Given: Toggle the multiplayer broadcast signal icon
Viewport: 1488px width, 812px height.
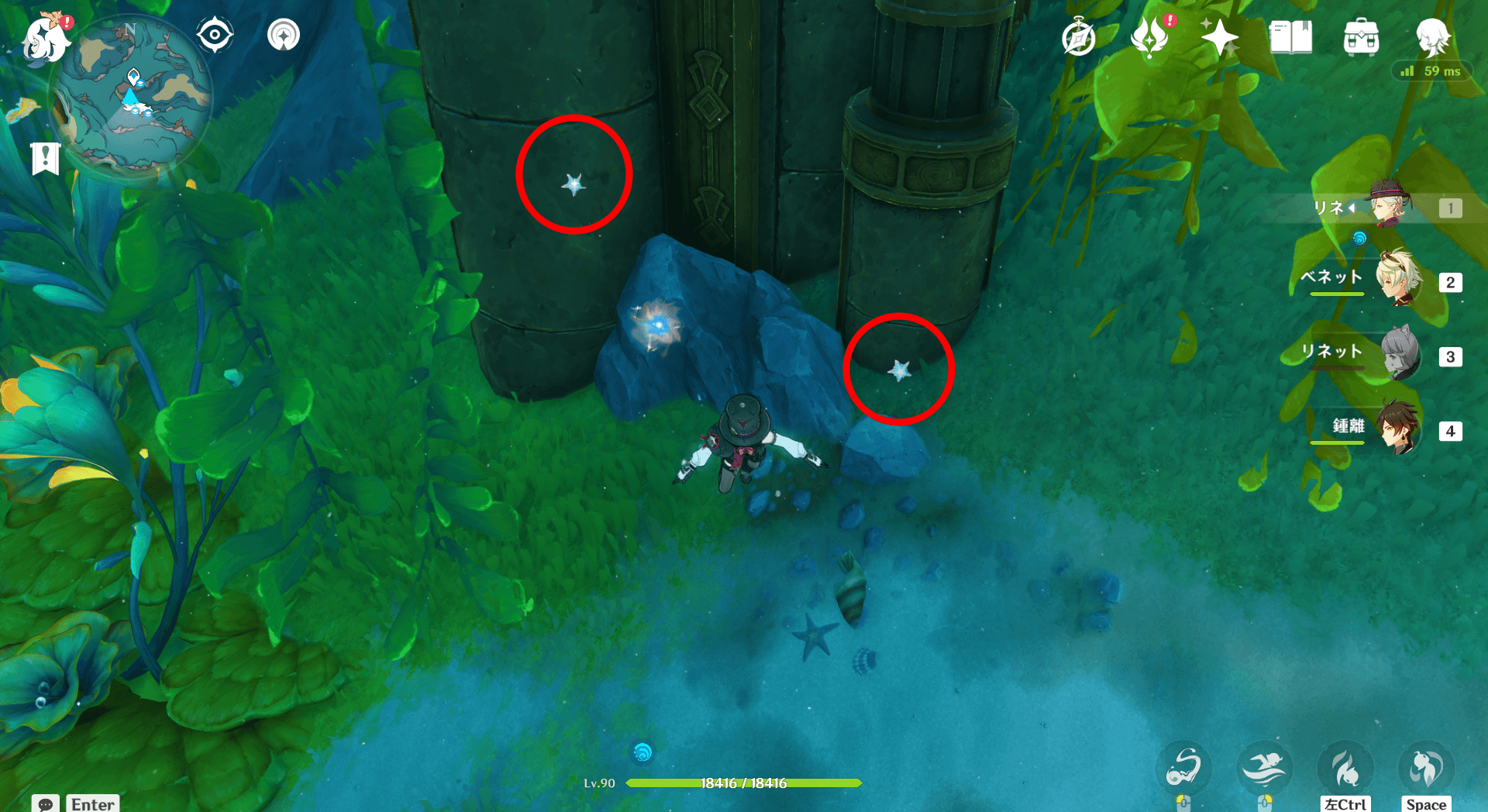Looking at the screenshot, I should [283, 34].
